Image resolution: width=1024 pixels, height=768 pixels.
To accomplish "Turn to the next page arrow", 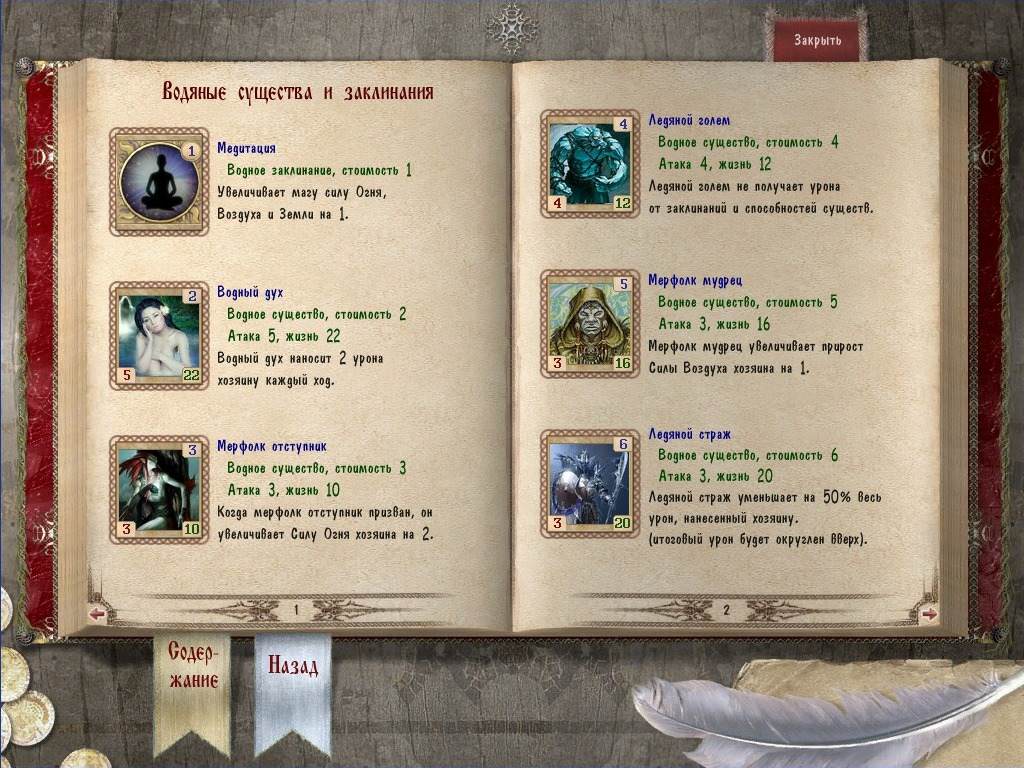I will click(x=928, y=614).
